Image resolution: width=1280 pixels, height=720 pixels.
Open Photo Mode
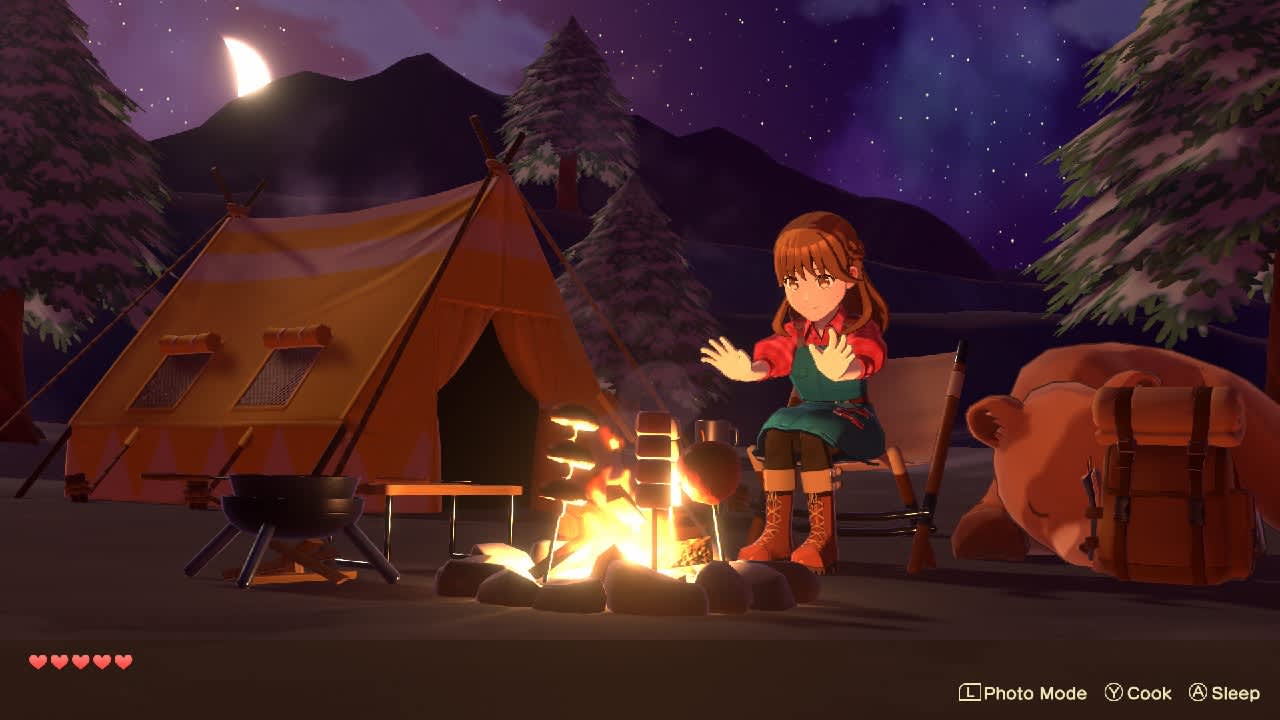pos(1035,693)
